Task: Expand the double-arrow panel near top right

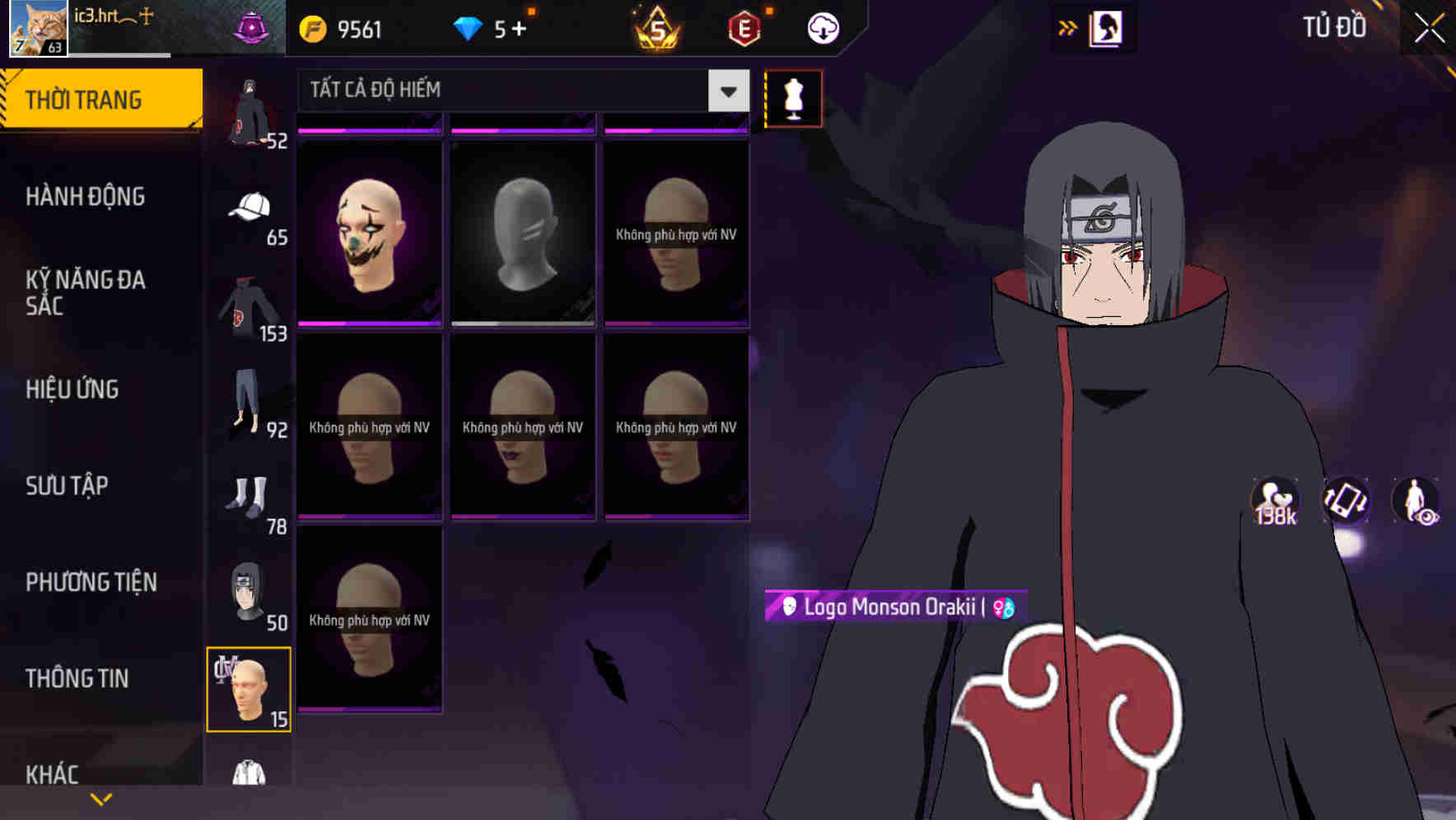Action: click(1068, 27)
